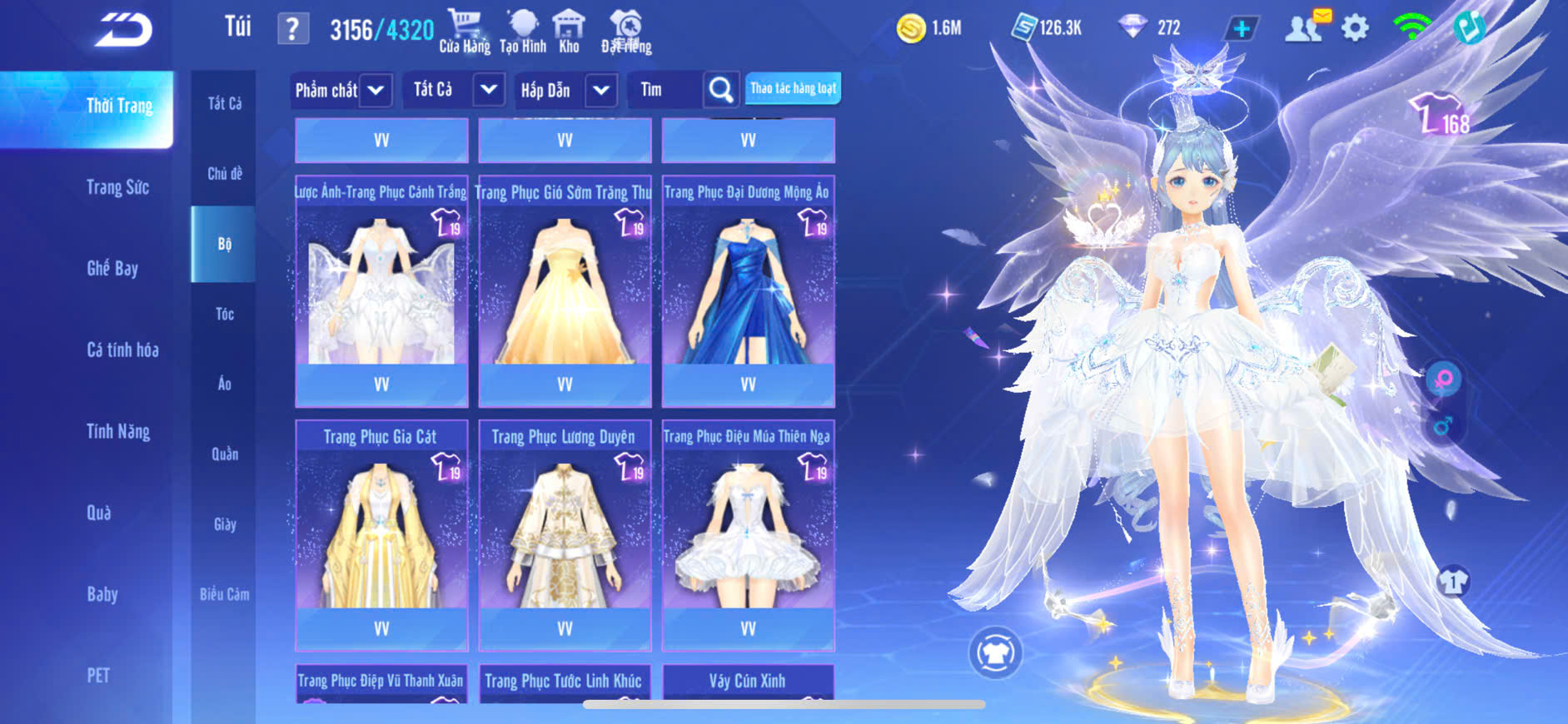Click the magnifying glass search button
The height and width of the screenshot is (724, 1568).
coord(720,90)
